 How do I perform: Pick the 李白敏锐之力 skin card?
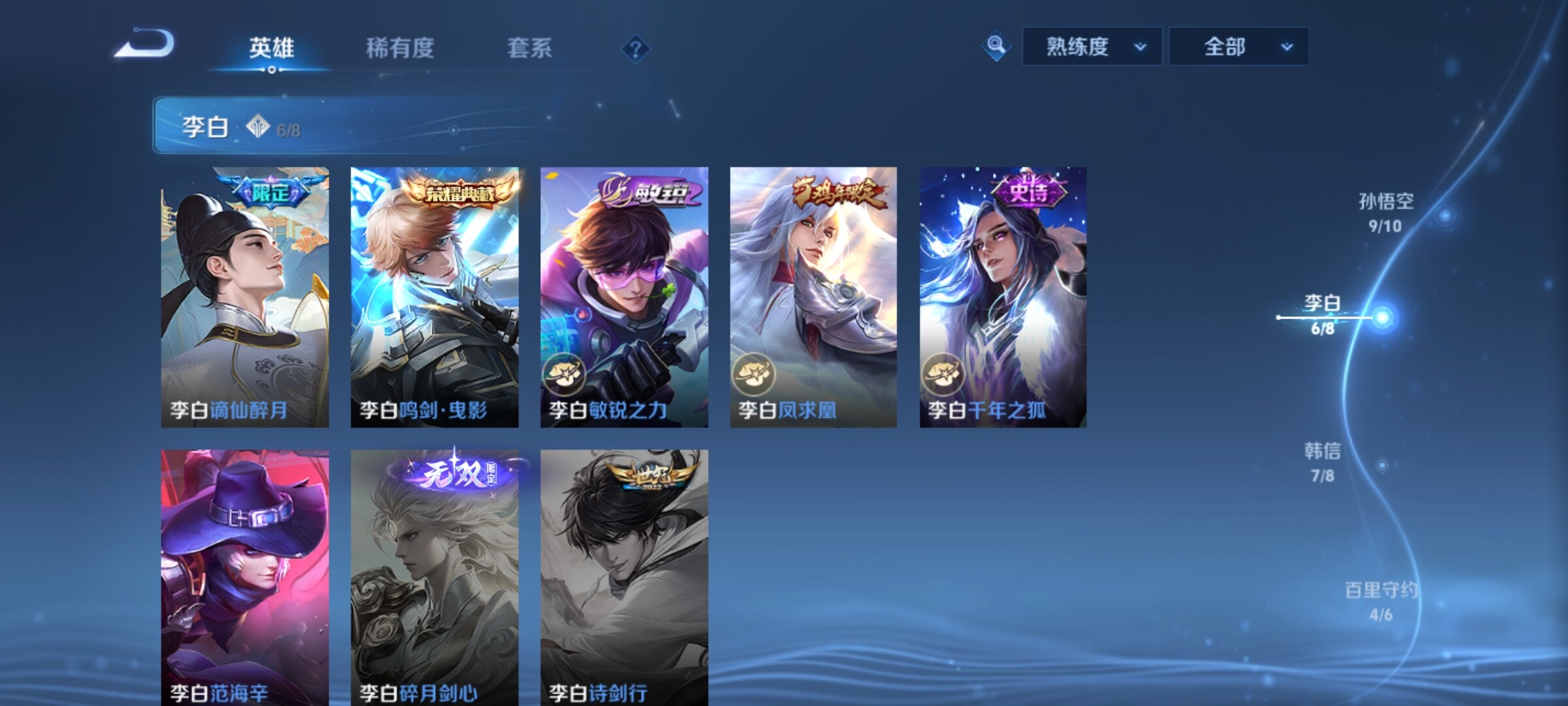click(624, 297)
